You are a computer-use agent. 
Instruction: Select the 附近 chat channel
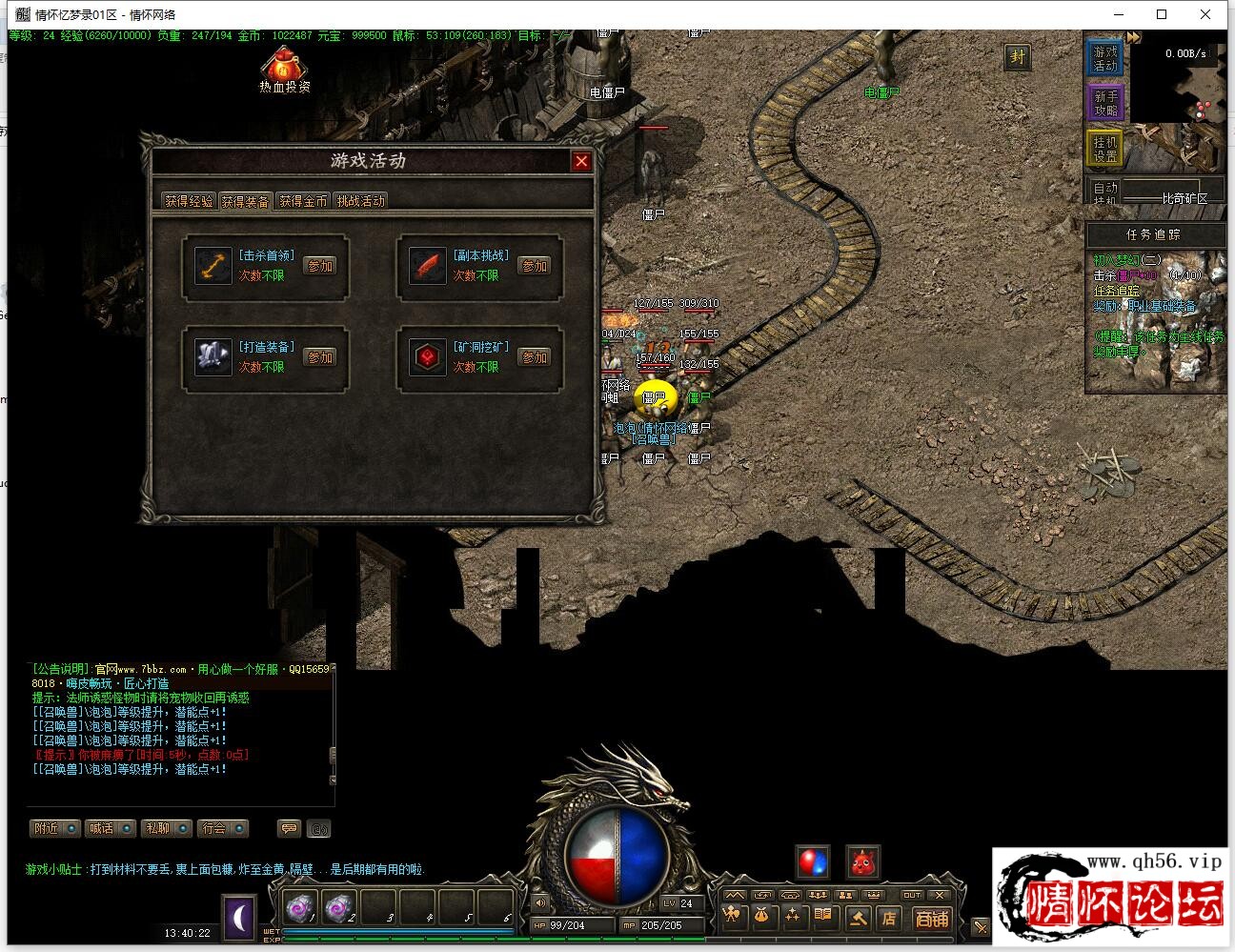pyautogui.click(x=54, y=828)
